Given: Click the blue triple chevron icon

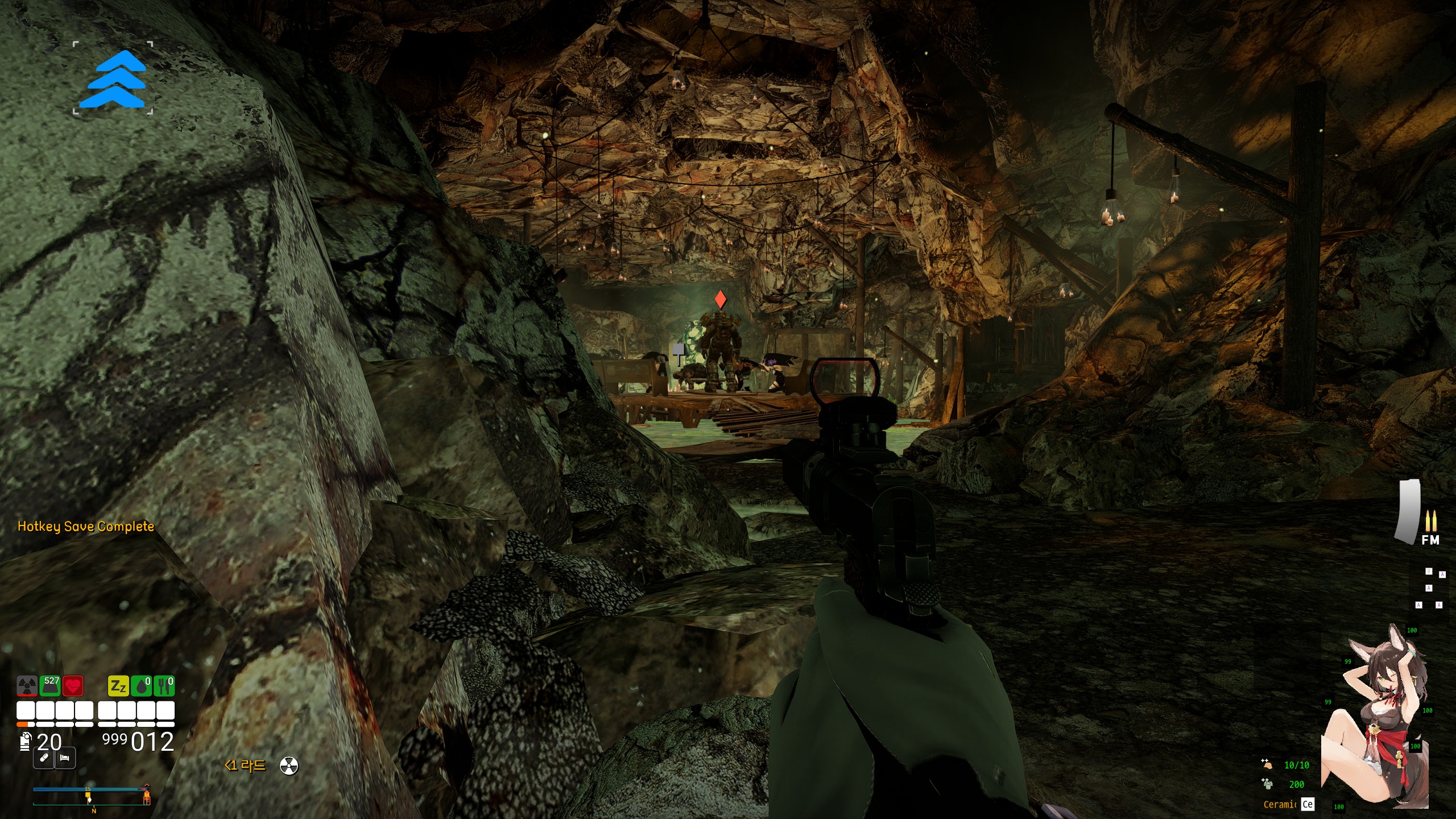Looking at the screenshot, I should tap(113, 78).
